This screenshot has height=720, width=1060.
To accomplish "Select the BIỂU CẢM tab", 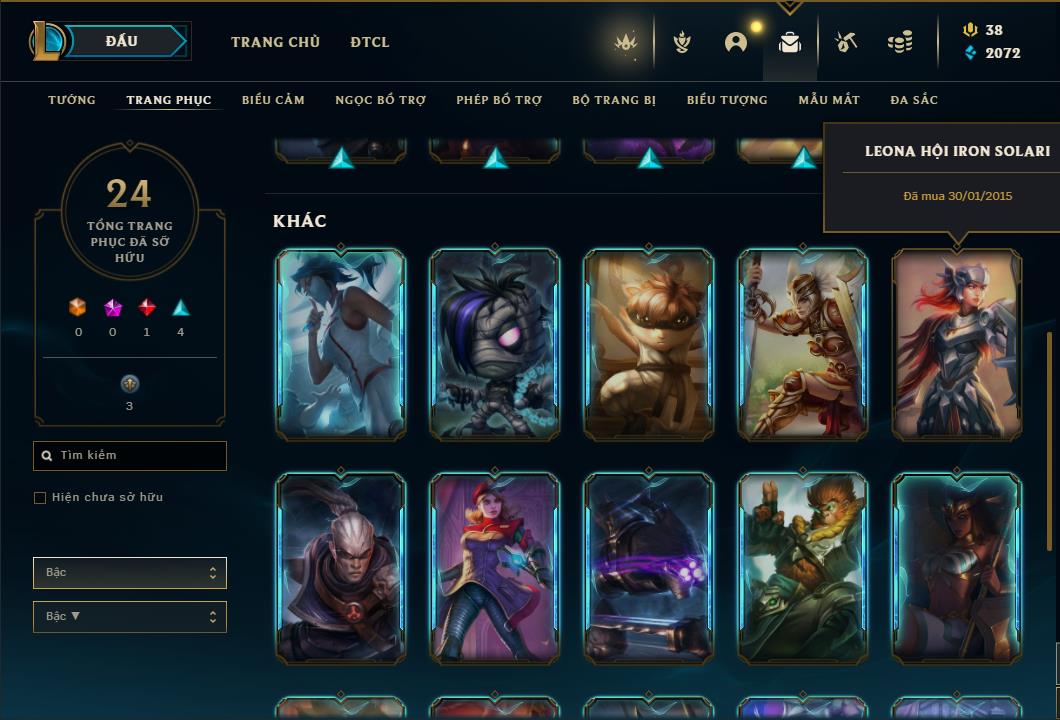I will coord(273,100).
